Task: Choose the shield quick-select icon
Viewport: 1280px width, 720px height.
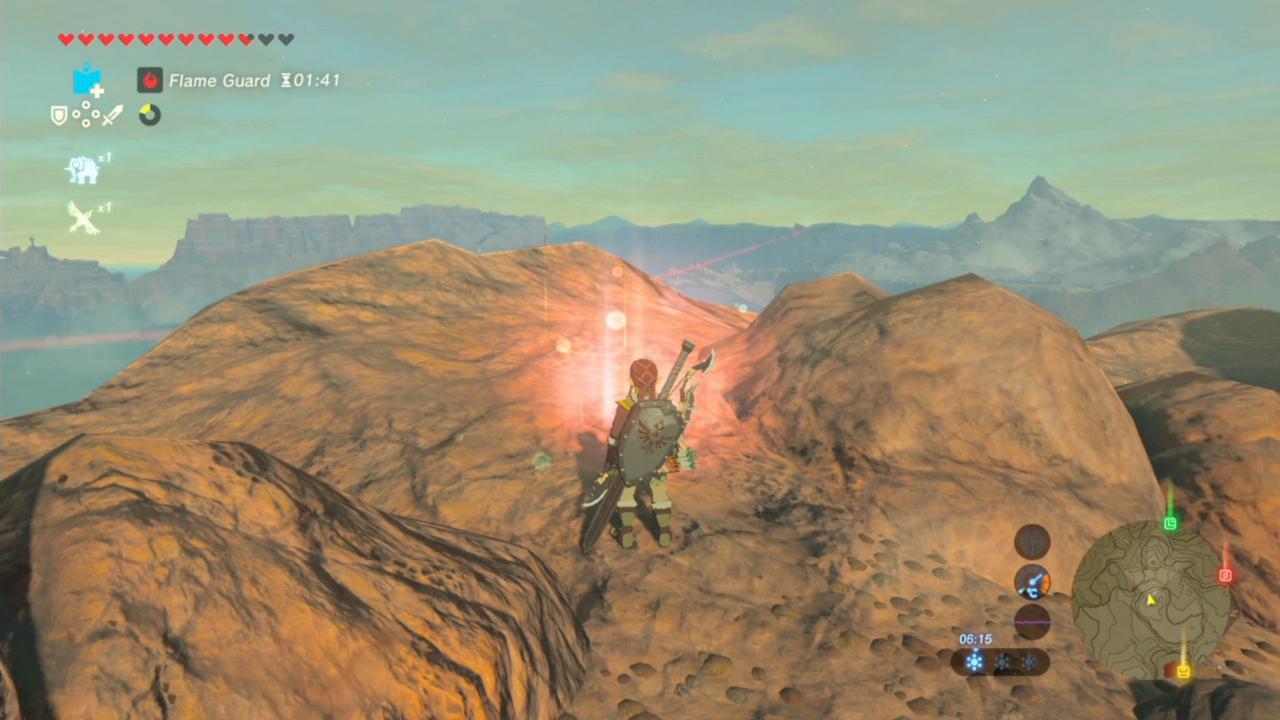Action: click(x=59, y=116)
